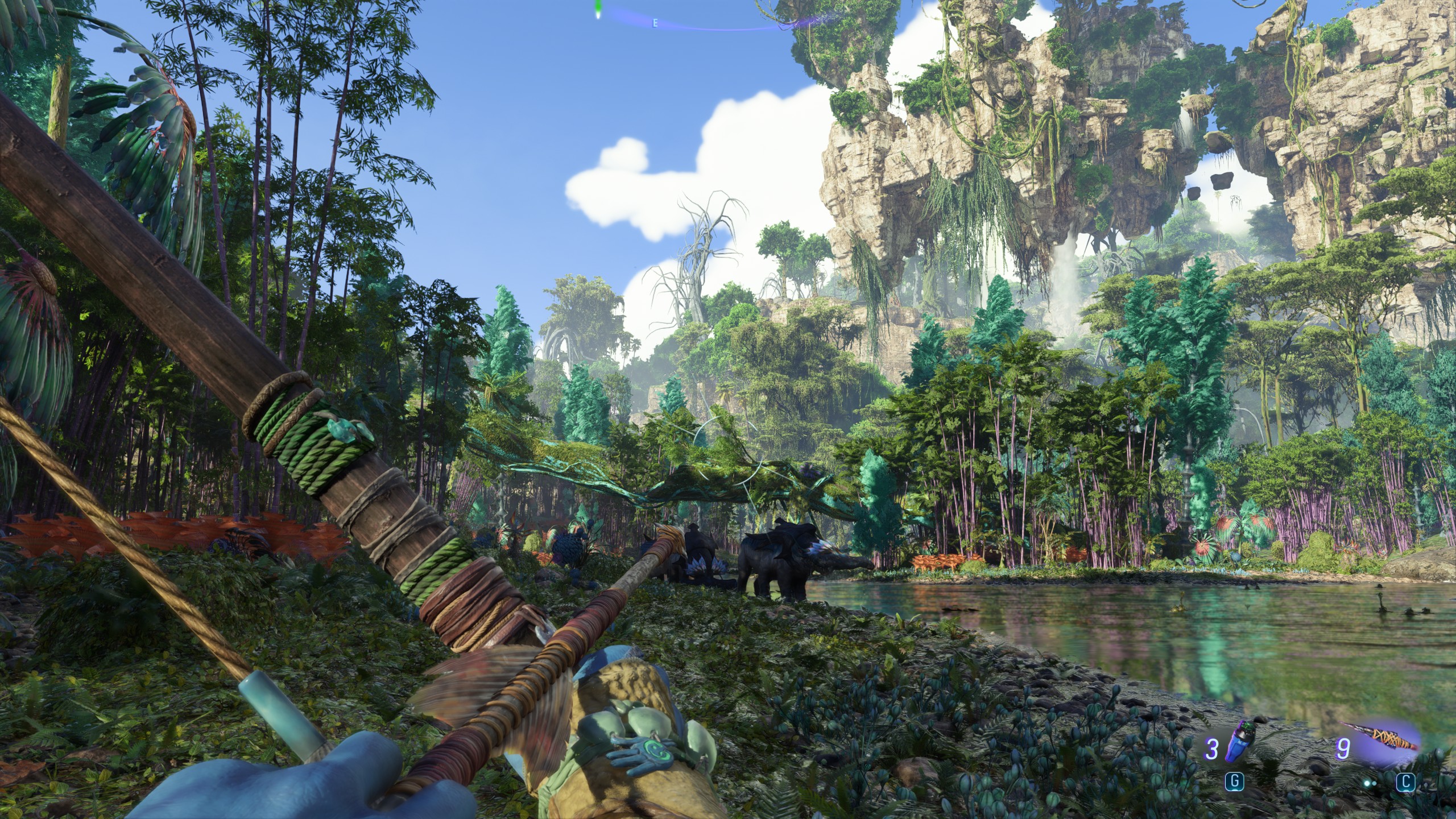Screen dimensions: 1456x819
Task: Click the E compass direction marker
Action: tap(655, 23)
